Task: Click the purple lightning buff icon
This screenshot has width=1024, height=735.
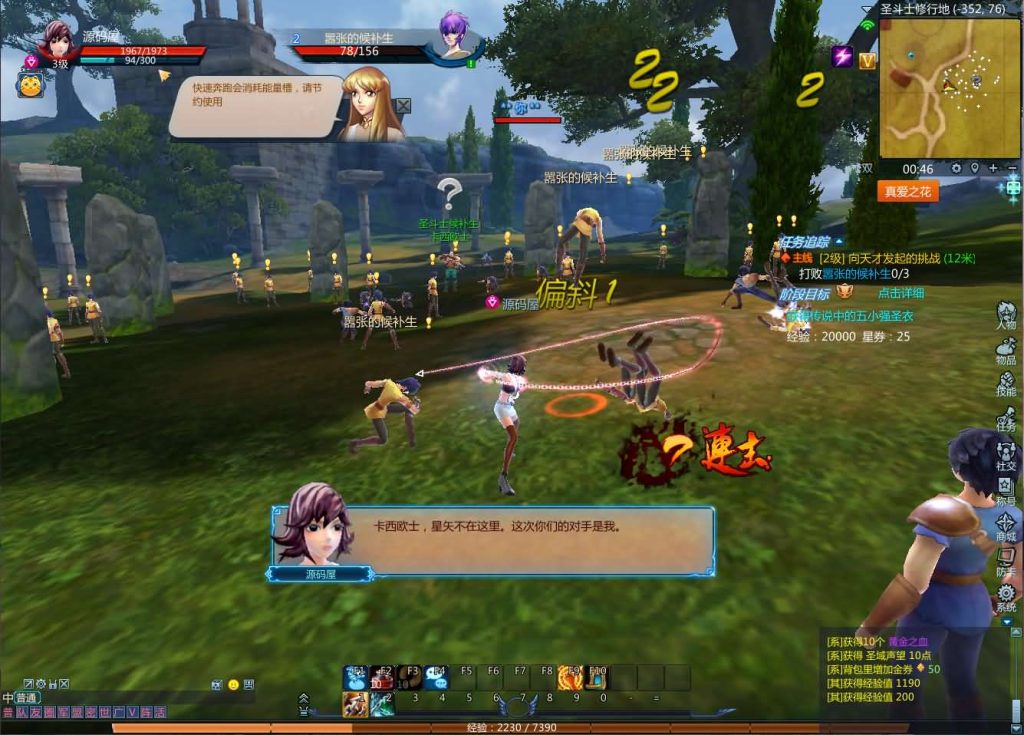Action: point(842,57)
